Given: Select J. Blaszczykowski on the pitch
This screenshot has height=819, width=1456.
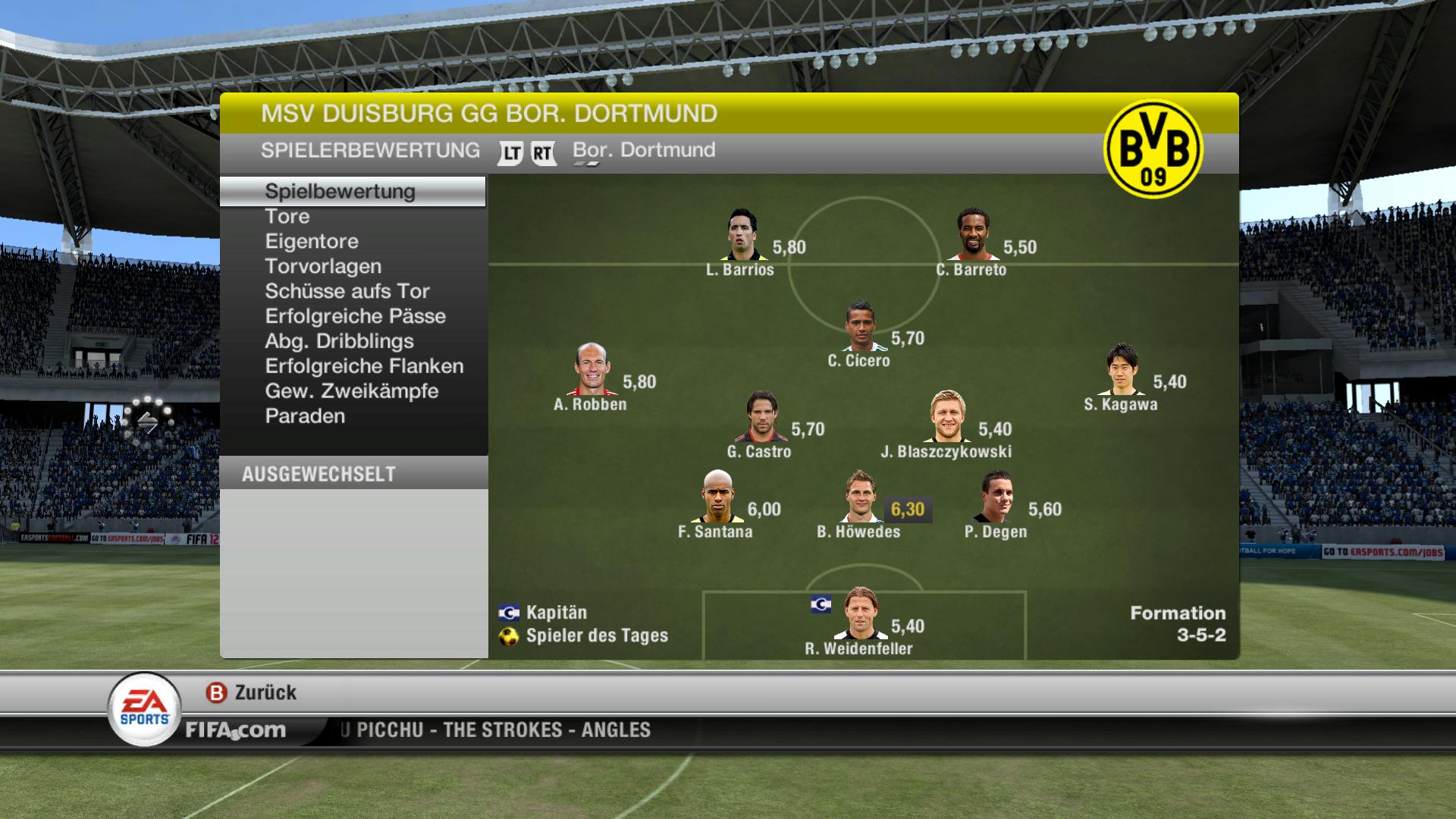Looking at the screenshot, I should [x=948, y=417].
